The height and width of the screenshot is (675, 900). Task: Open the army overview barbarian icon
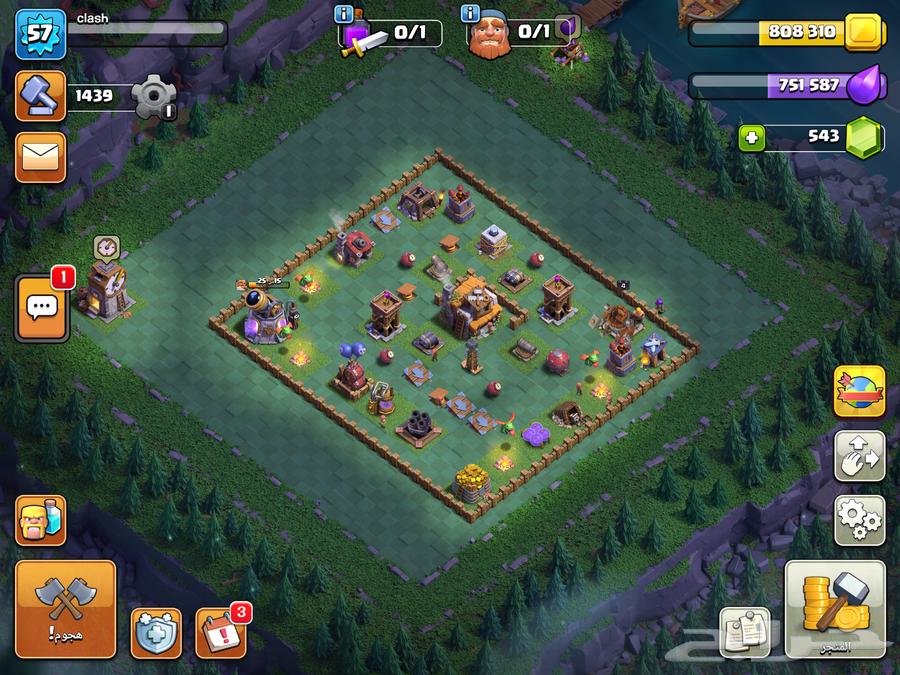pyautogui.click(x=41, y=520)
